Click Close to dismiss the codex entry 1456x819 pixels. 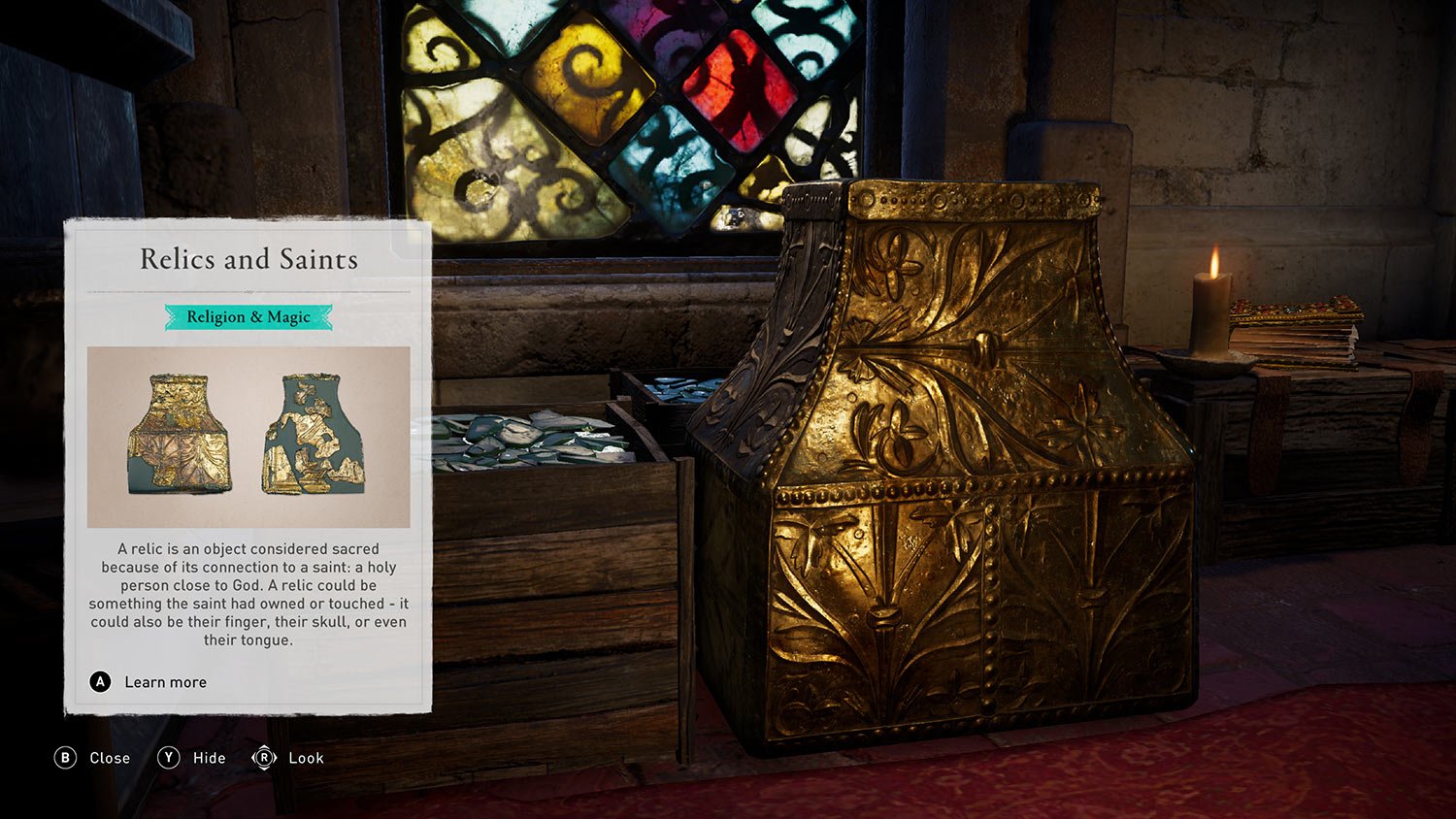coord(110,758)
